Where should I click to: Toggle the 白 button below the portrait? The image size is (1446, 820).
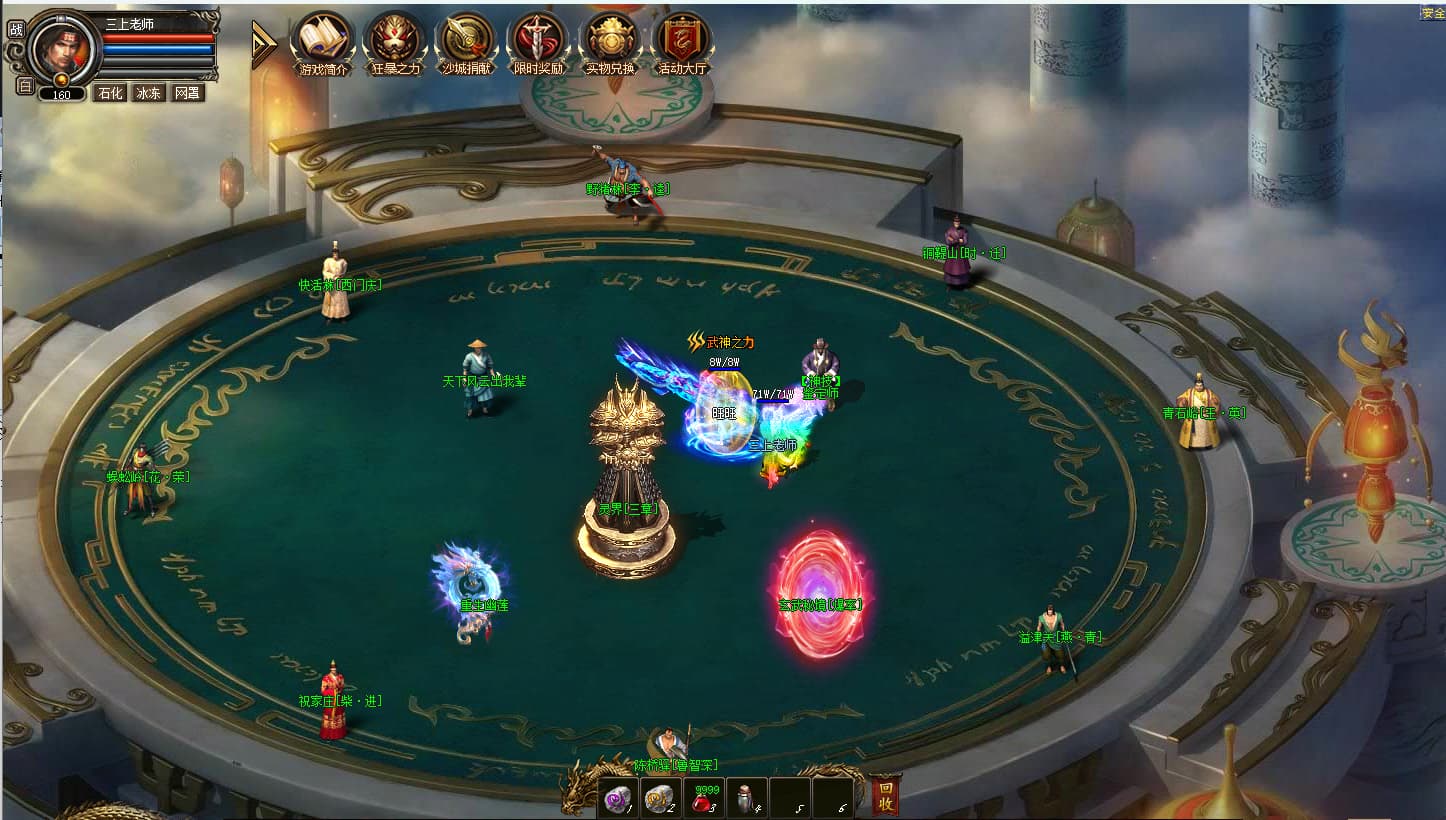click(x=25, y=86)
